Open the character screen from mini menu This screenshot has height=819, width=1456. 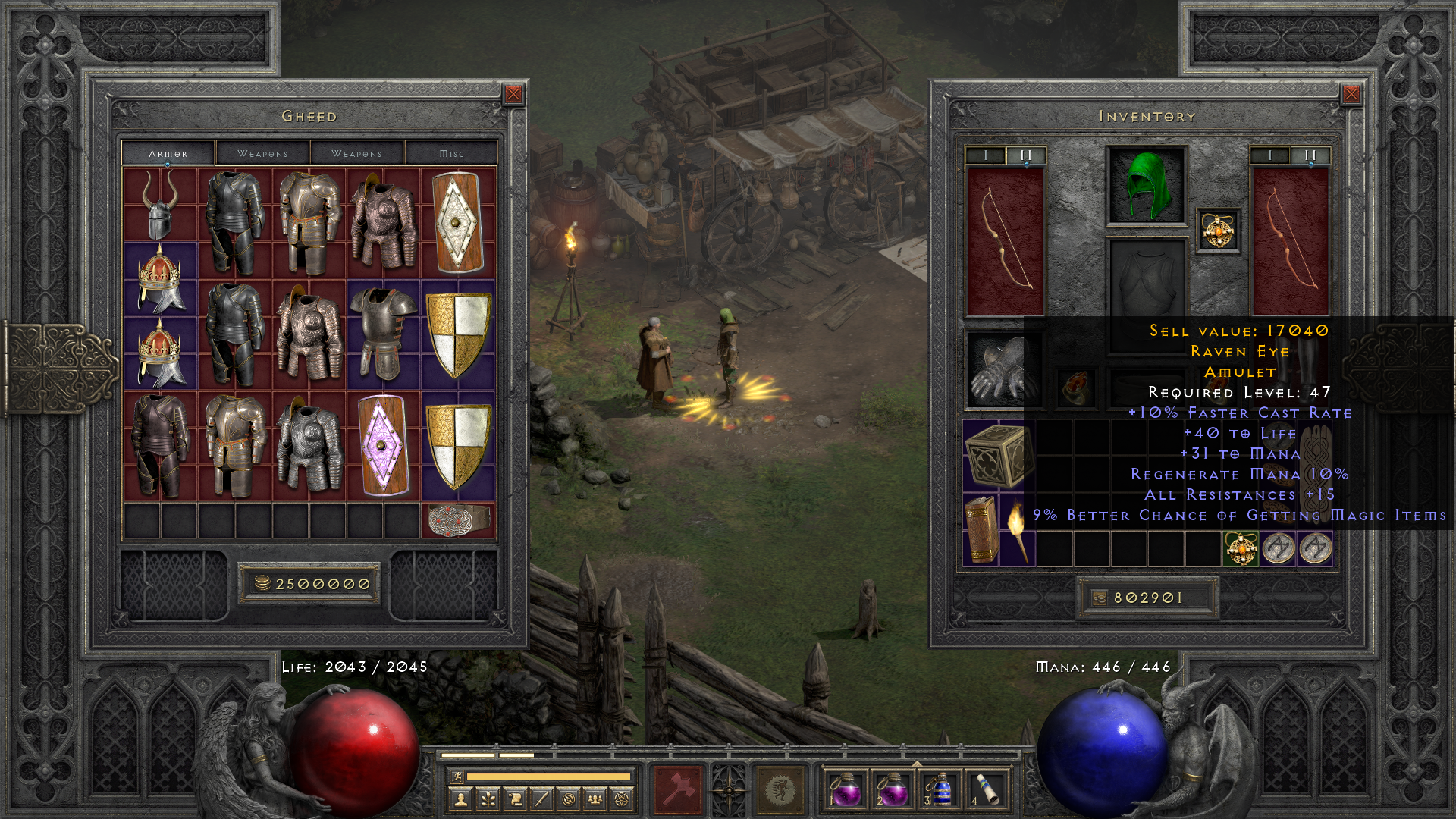point(460,799)
